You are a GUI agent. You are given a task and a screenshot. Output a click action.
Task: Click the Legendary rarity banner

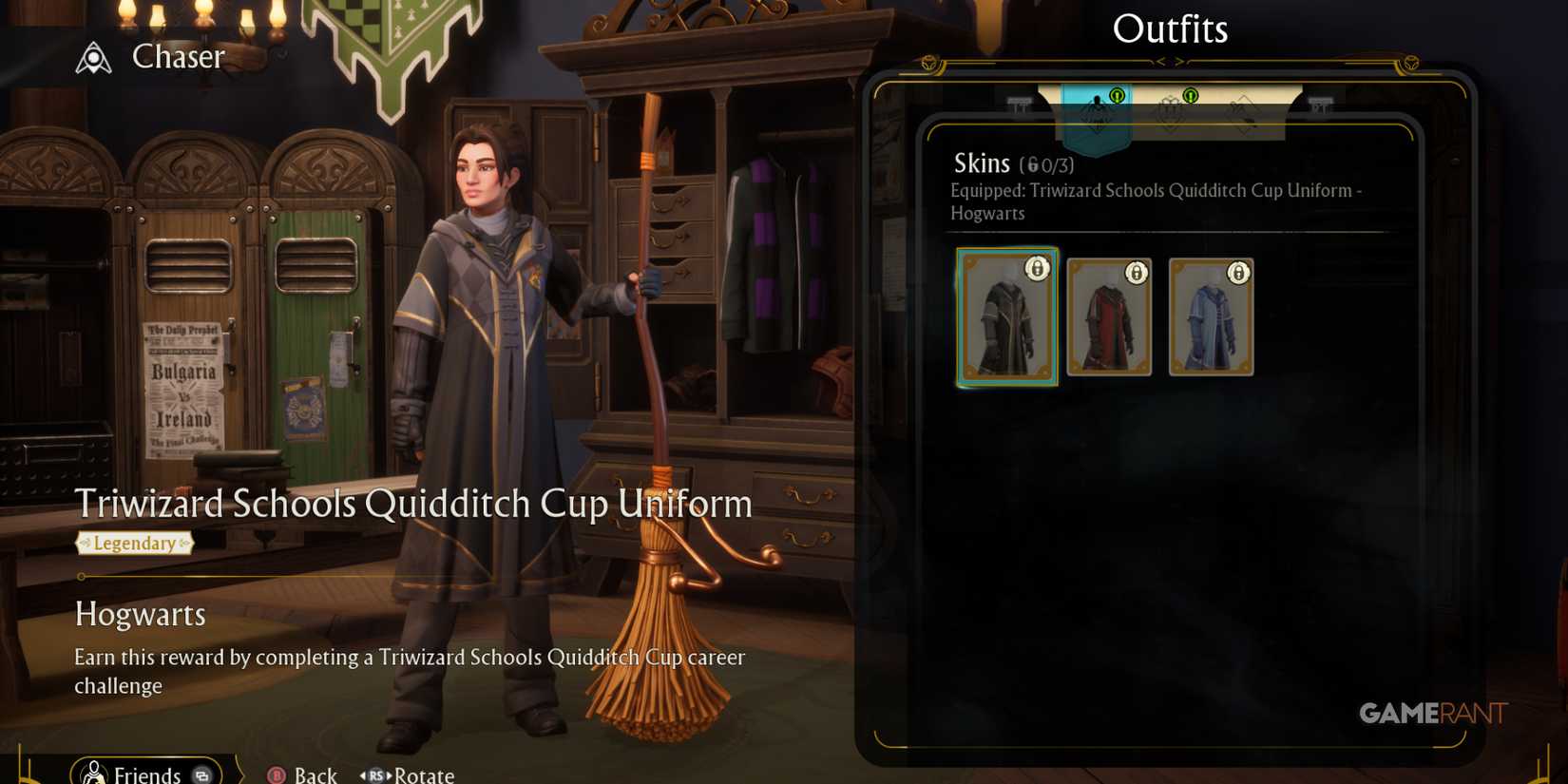click(136, 544)
